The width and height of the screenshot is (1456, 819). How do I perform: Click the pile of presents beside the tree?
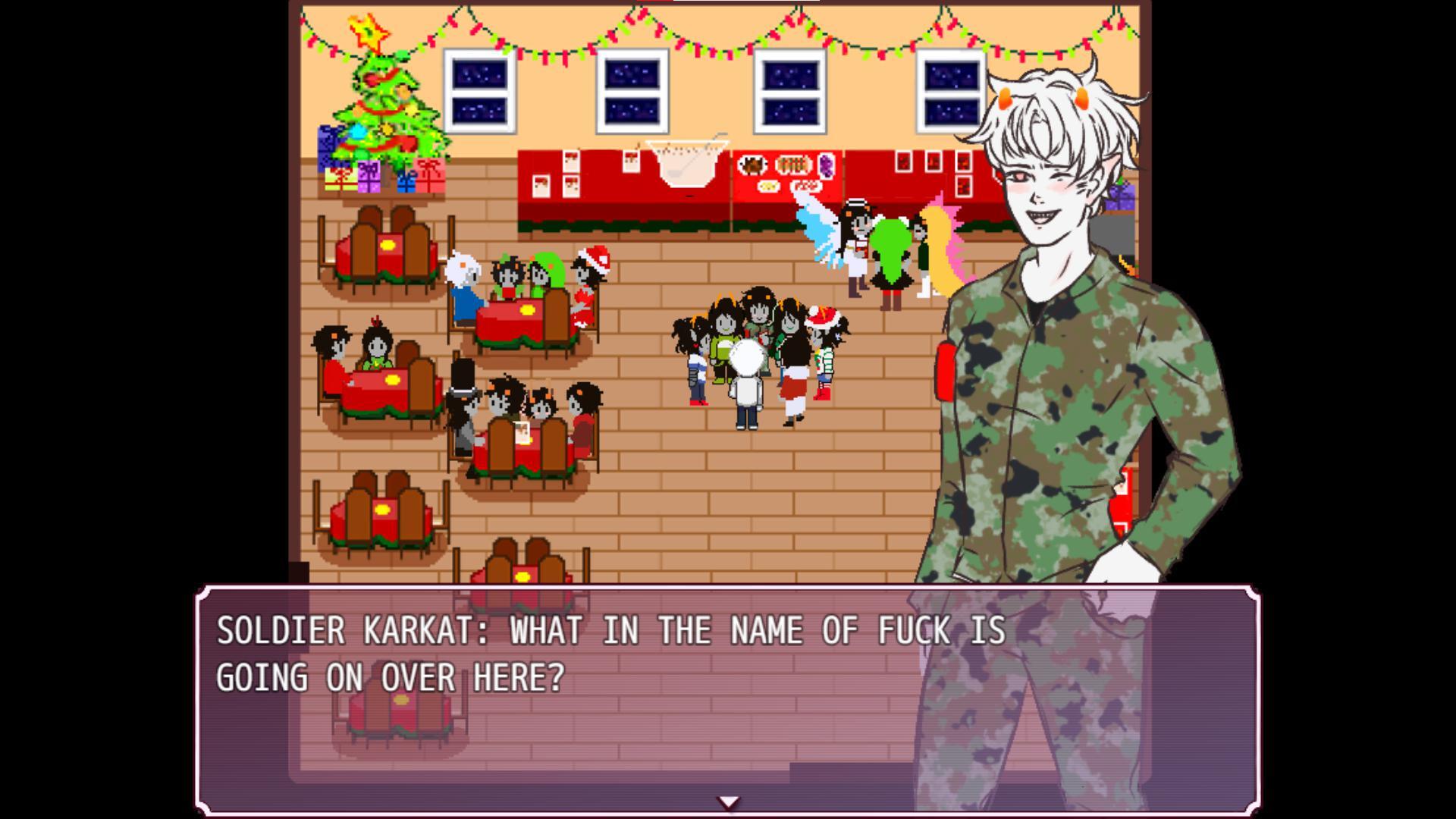pos(372,178)
